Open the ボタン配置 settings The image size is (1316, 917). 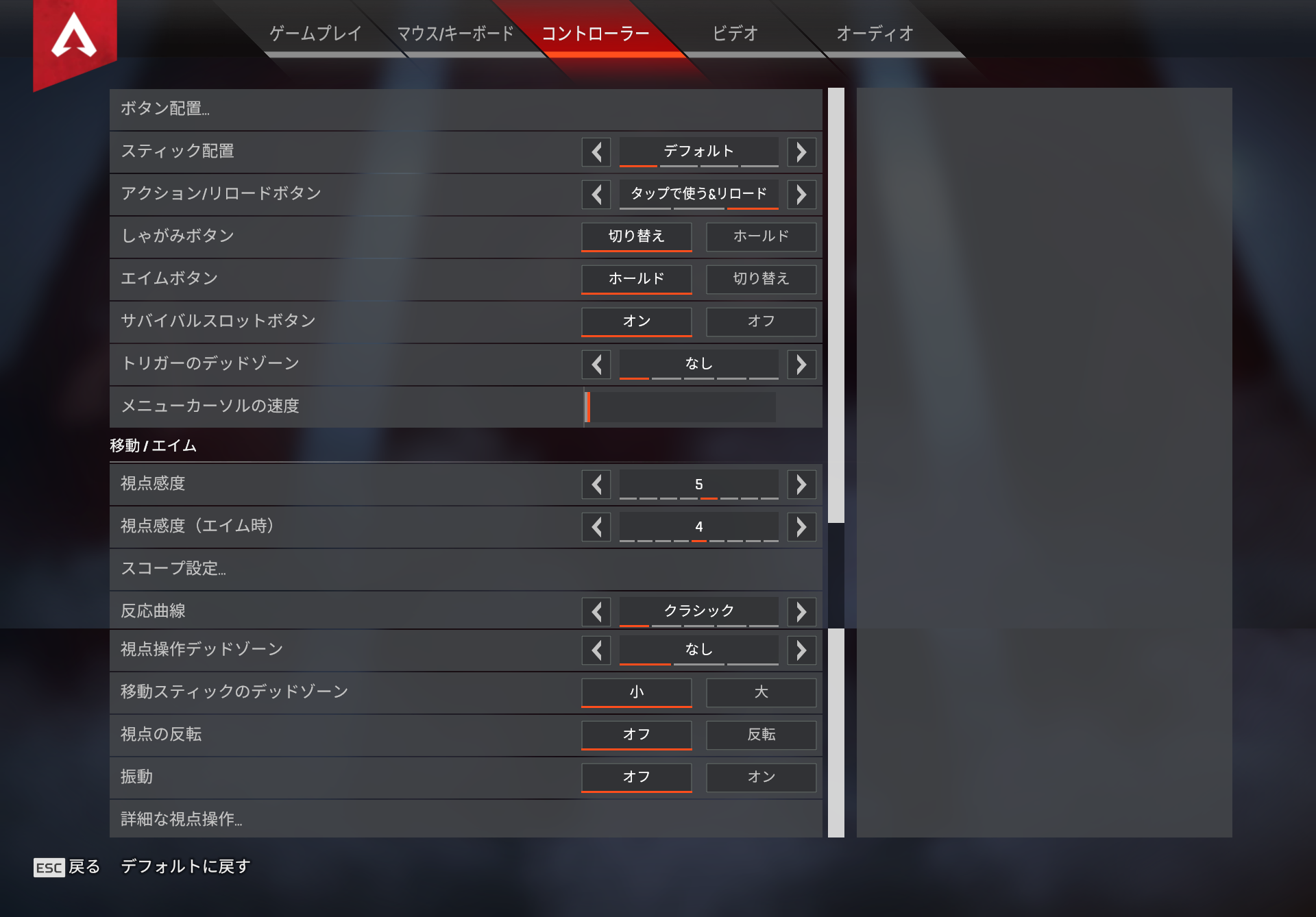coord(274,109)
